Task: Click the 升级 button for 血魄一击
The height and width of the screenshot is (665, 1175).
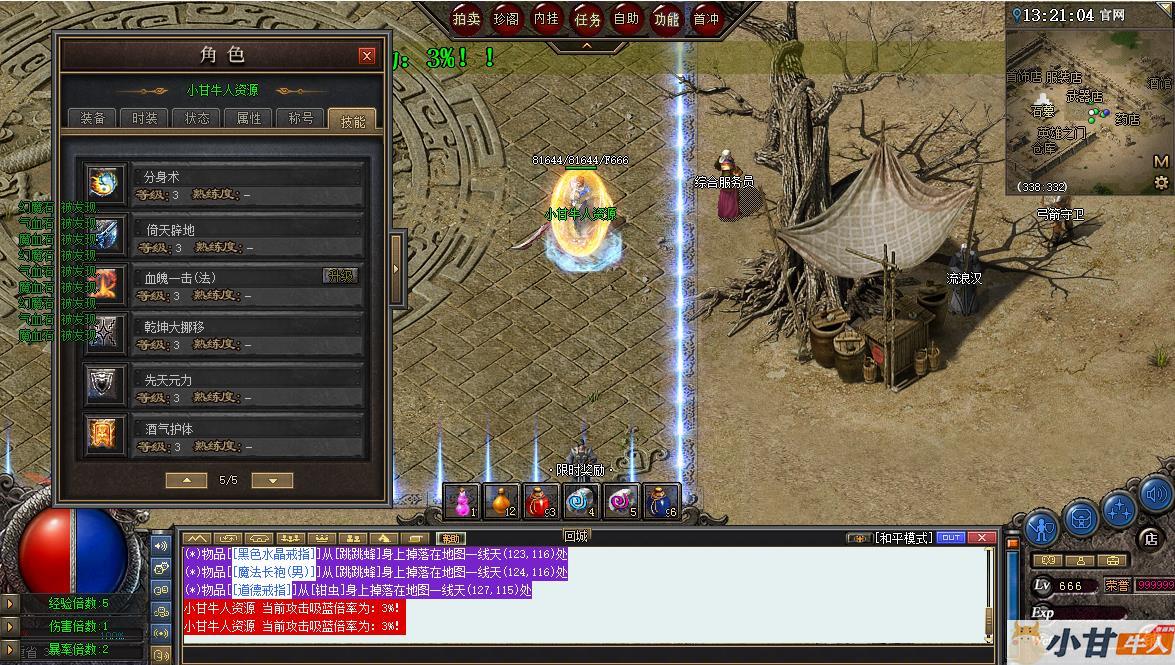Action: point(340,276)
